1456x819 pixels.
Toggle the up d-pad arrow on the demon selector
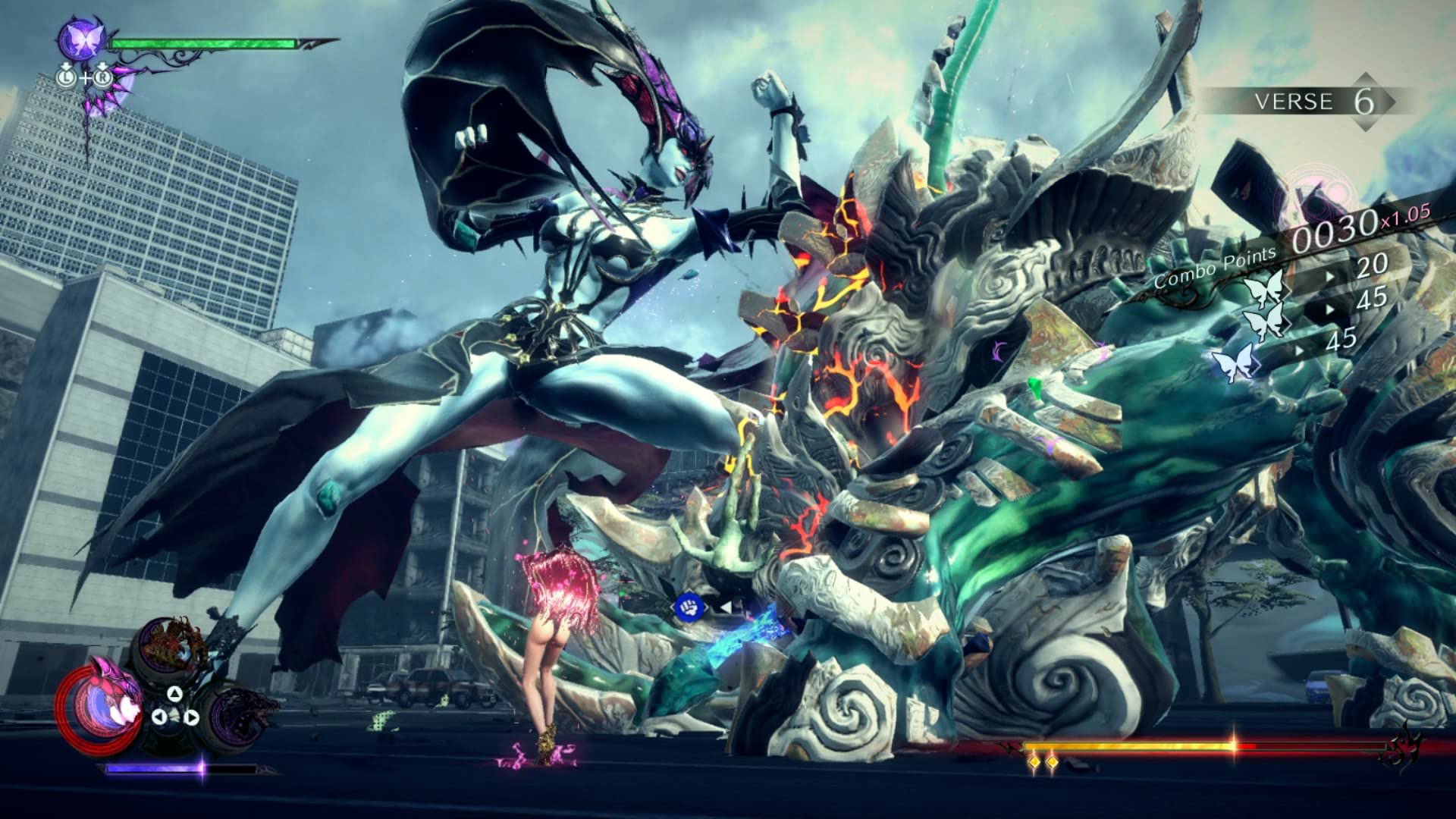[x=174, y=694]
